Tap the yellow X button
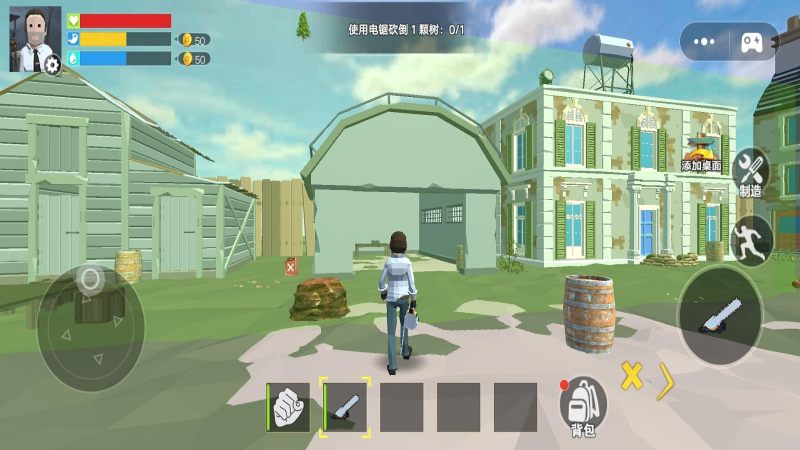Screen dimensions: 800x450 pos(631,376)
